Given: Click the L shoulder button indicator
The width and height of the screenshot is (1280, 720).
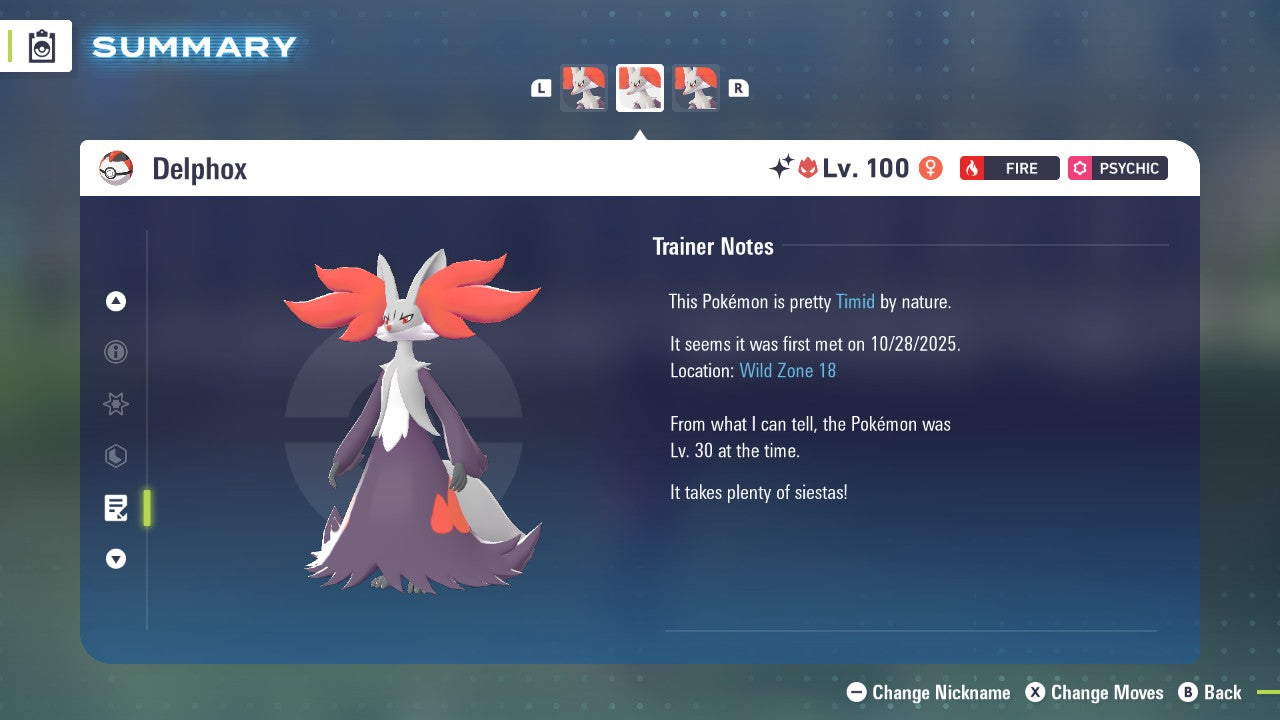Looking at the screenshot, I should click(x=540, y=88).
